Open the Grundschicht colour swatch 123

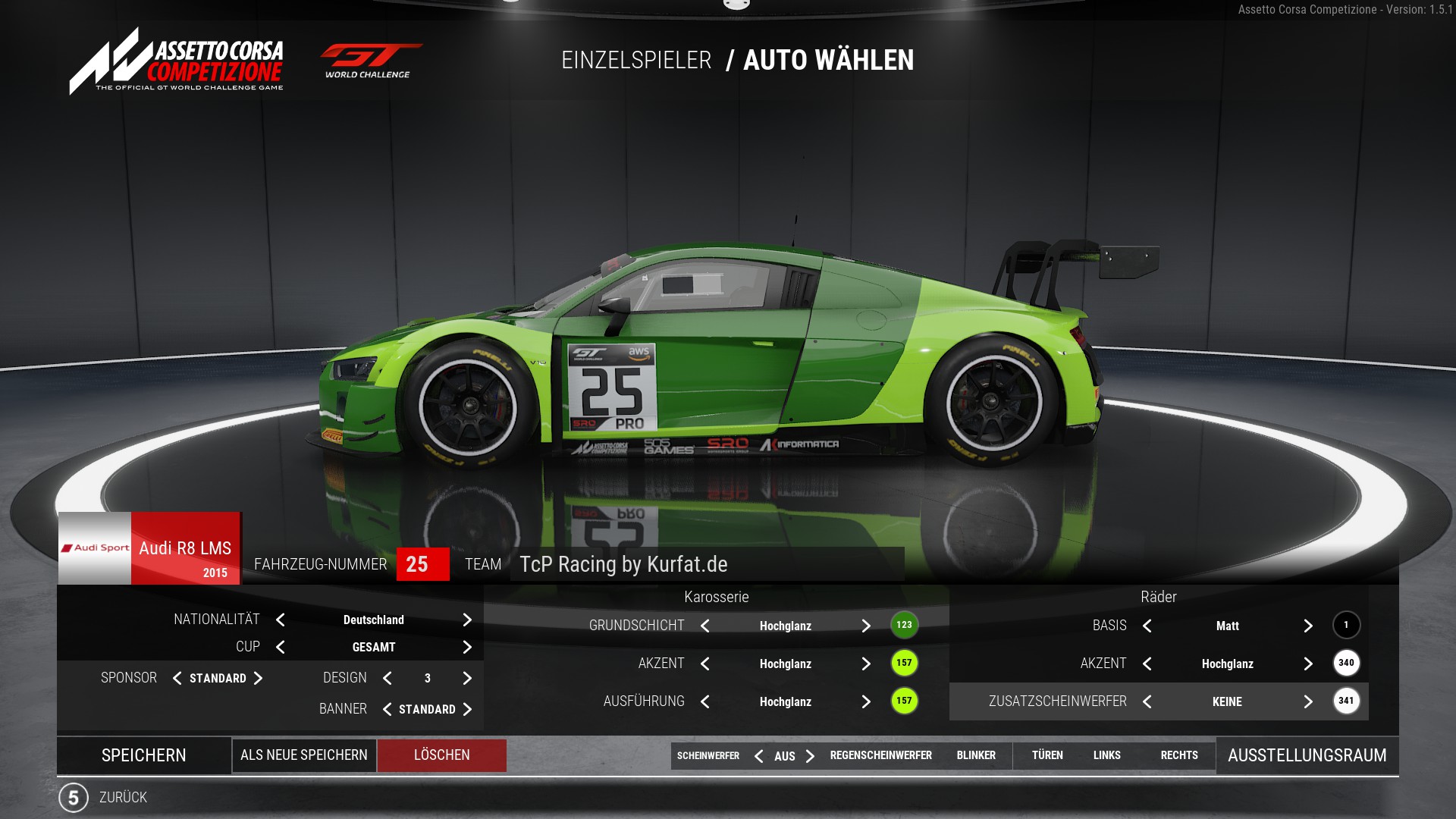pos(904,625)
